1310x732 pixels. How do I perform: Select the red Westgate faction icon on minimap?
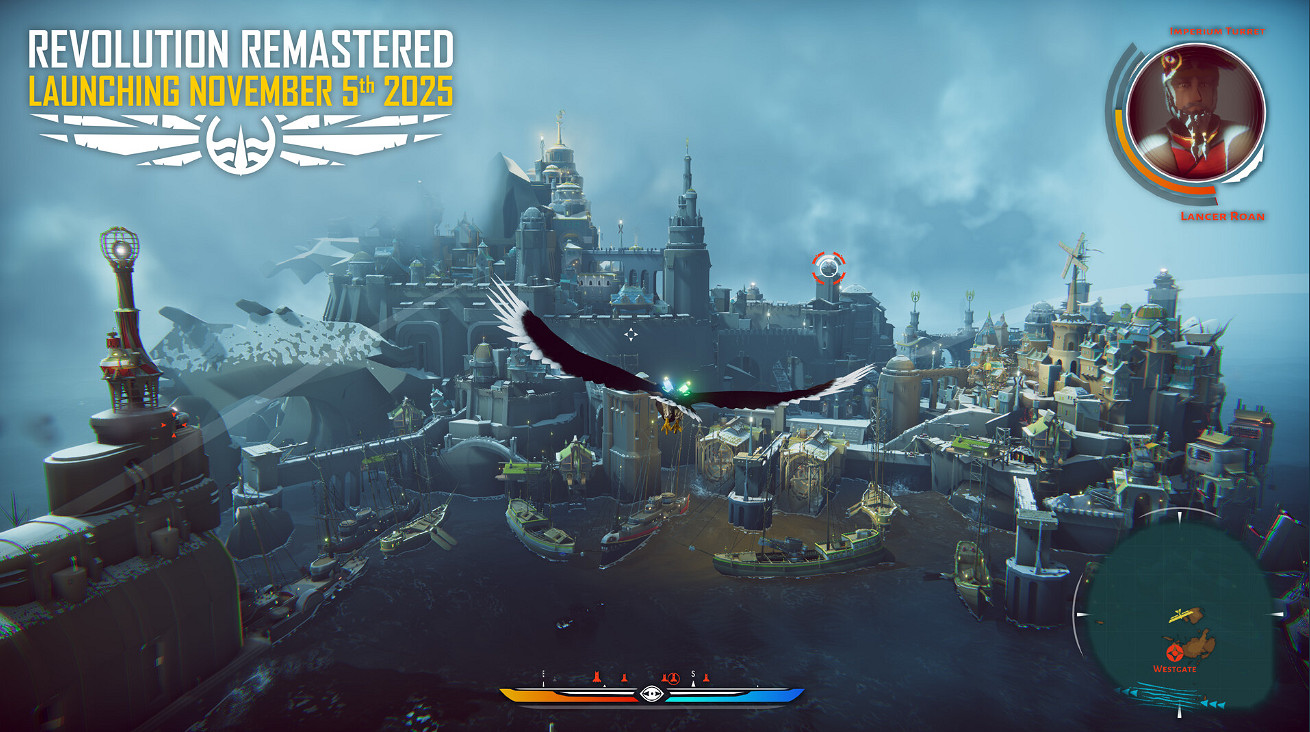1174,652
